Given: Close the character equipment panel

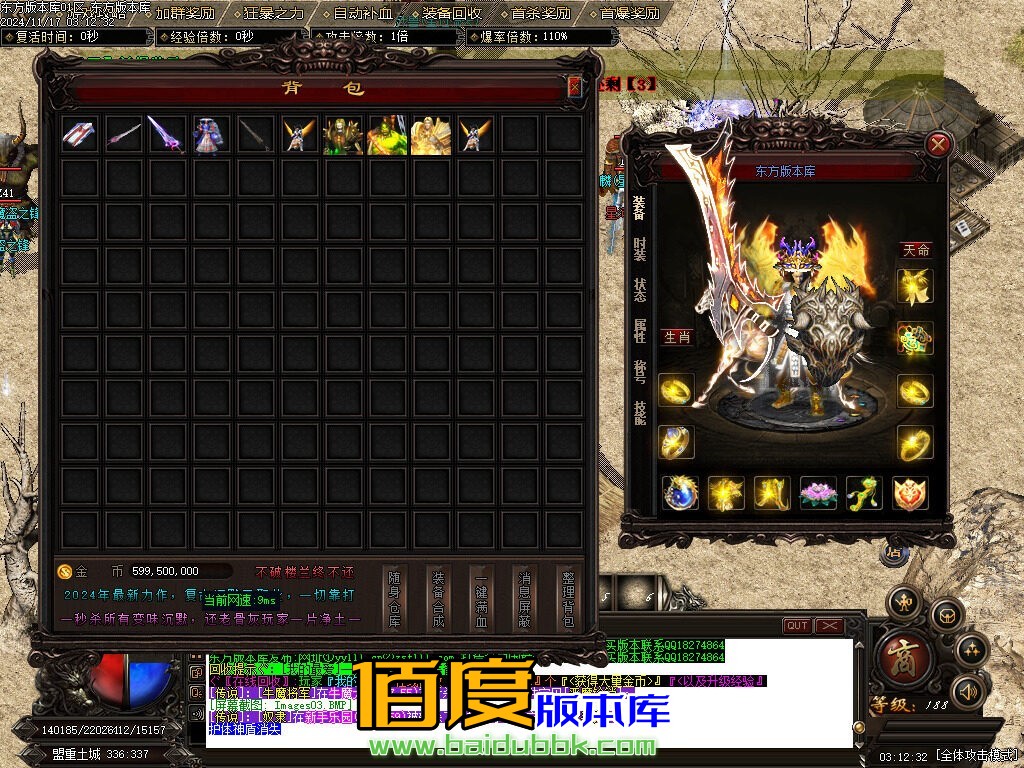Looking at the screenshot, I should tap(938, 145).
